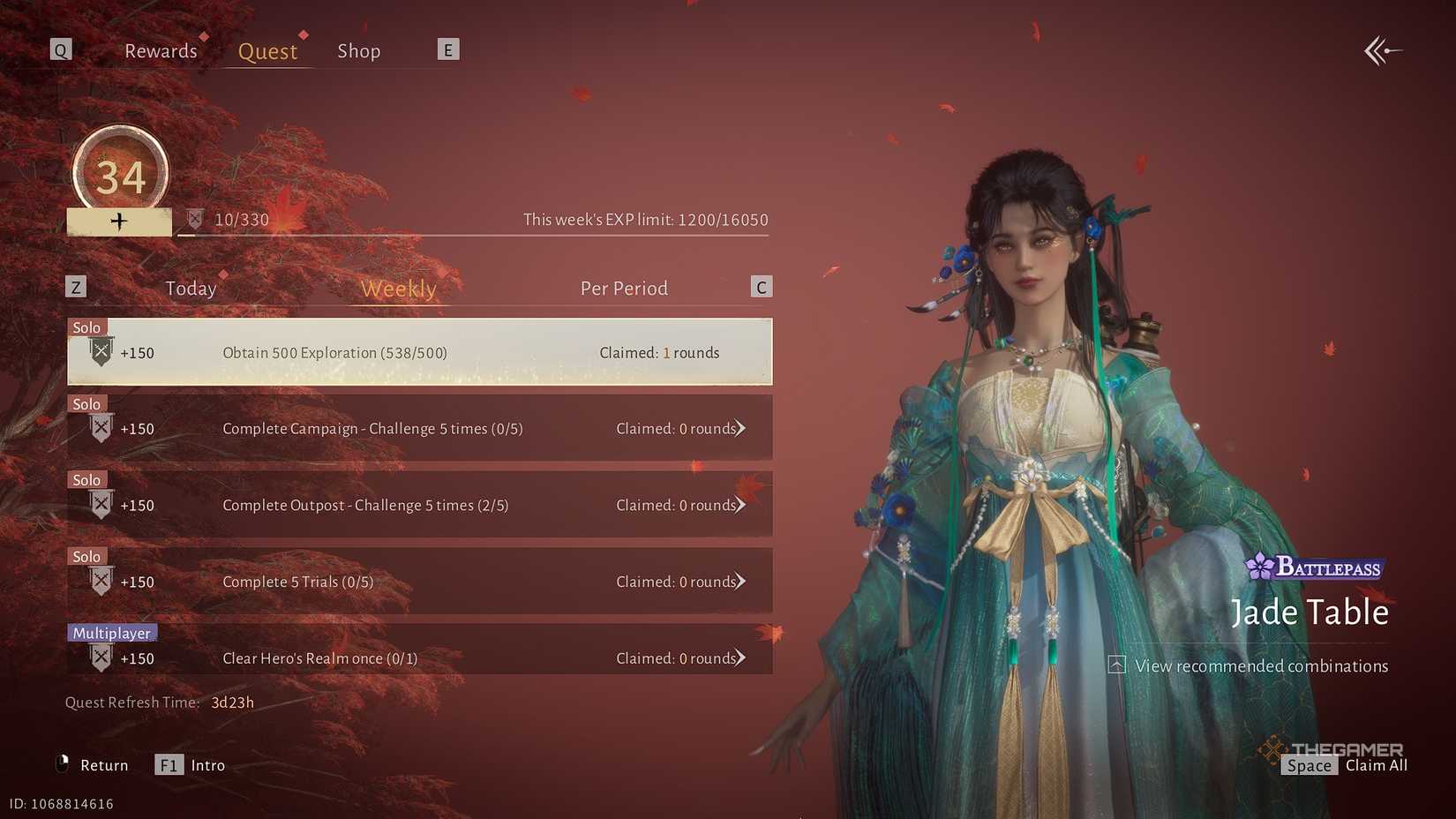The width and height of the screenshot is (1456, 819).
Task: Click the EXP shield icon beside 10/330 counter
Action: 196,217
